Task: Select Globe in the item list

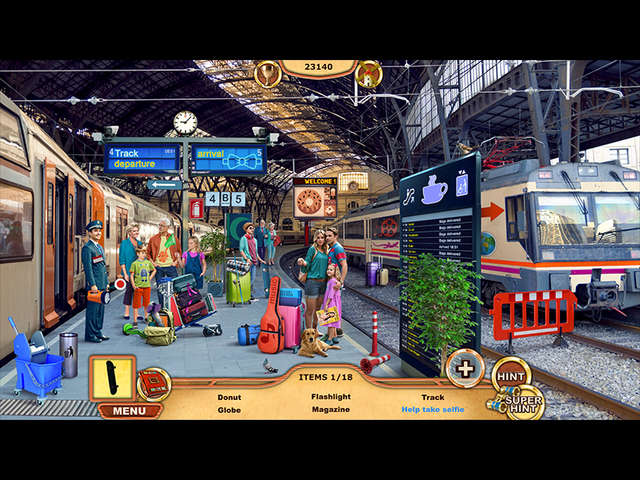Action: pos(229,410)
